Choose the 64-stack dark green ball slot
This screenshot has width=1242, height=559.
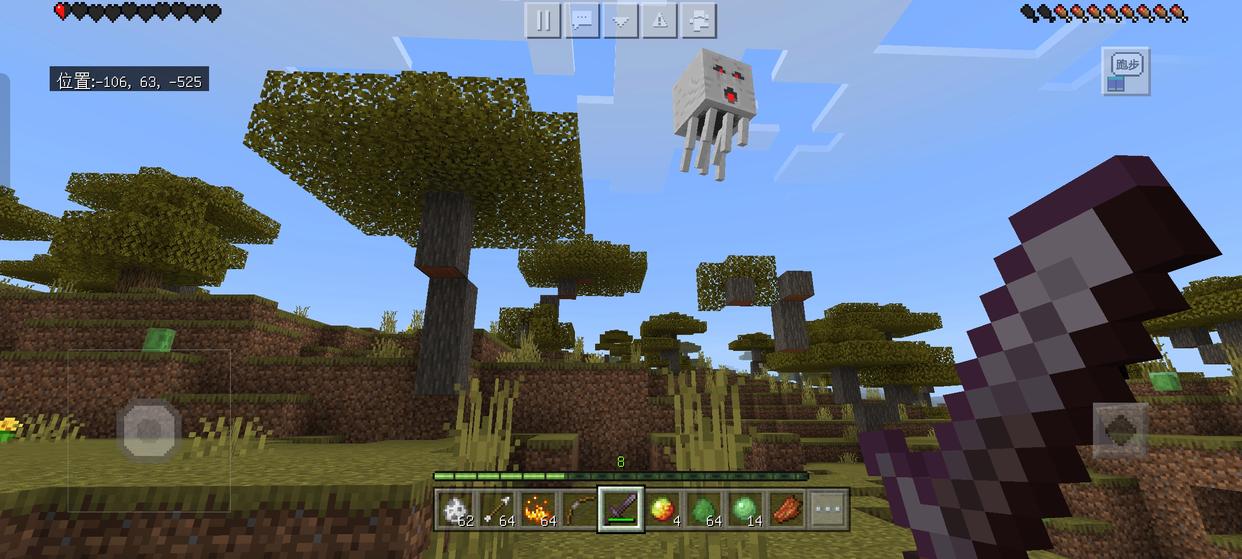coord(703,510)
